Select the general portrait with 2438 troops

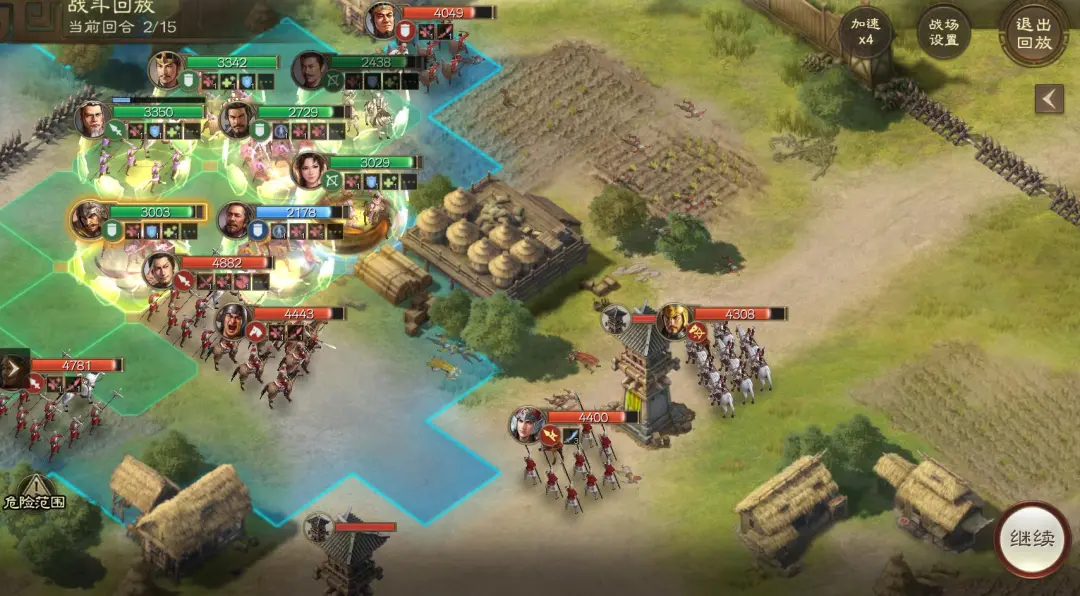310,69
